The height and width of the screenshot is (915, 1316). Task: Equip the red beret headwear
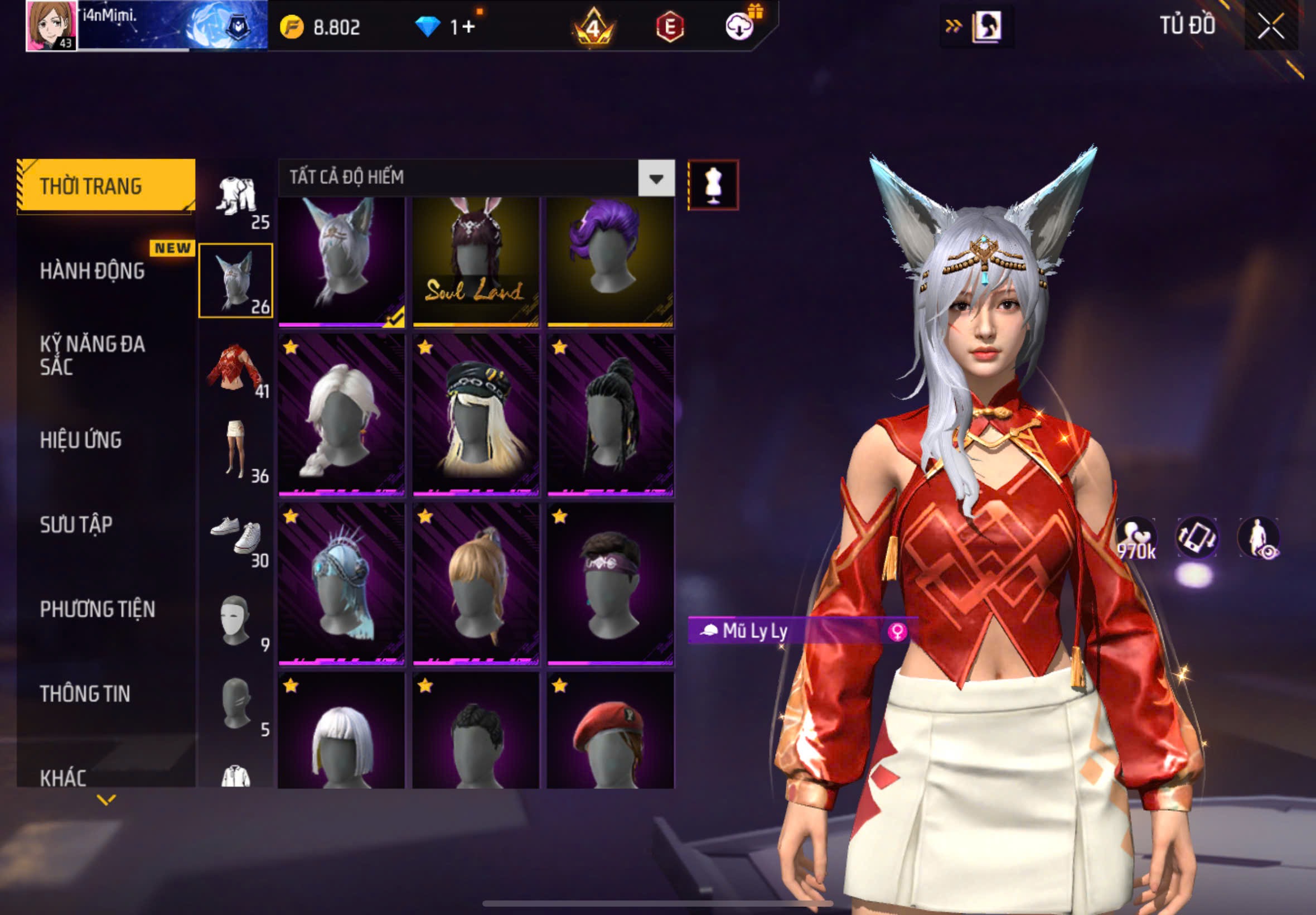[x=610, y=731]
